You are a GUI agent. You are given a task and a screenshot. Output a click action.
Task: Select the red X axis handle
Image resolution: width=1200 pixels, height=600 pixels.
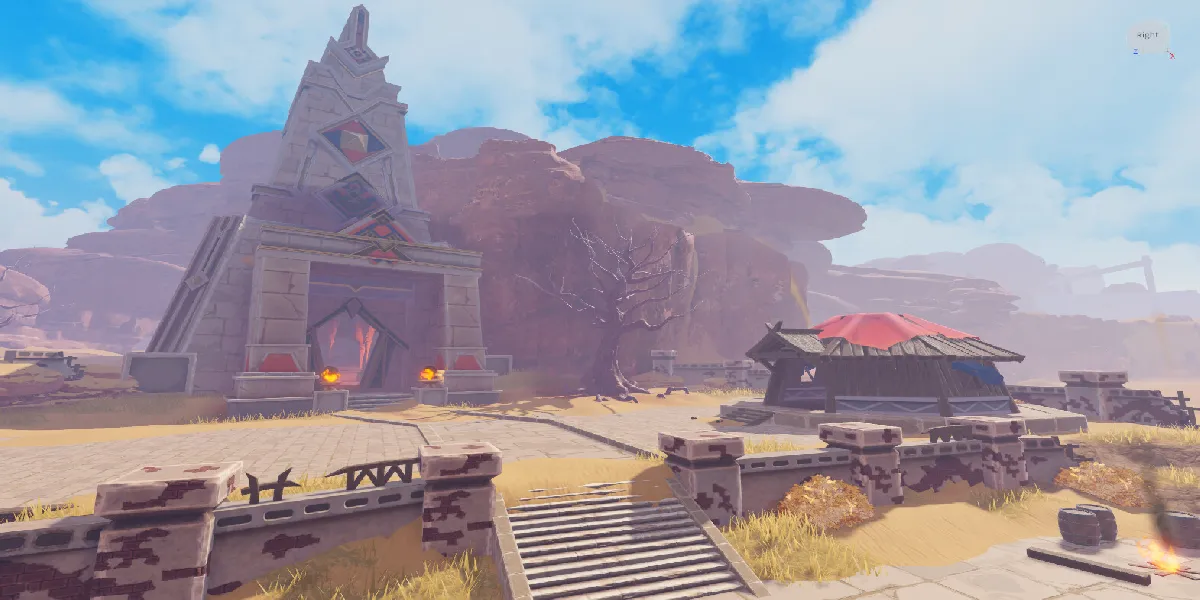(x=1172, y=54)
